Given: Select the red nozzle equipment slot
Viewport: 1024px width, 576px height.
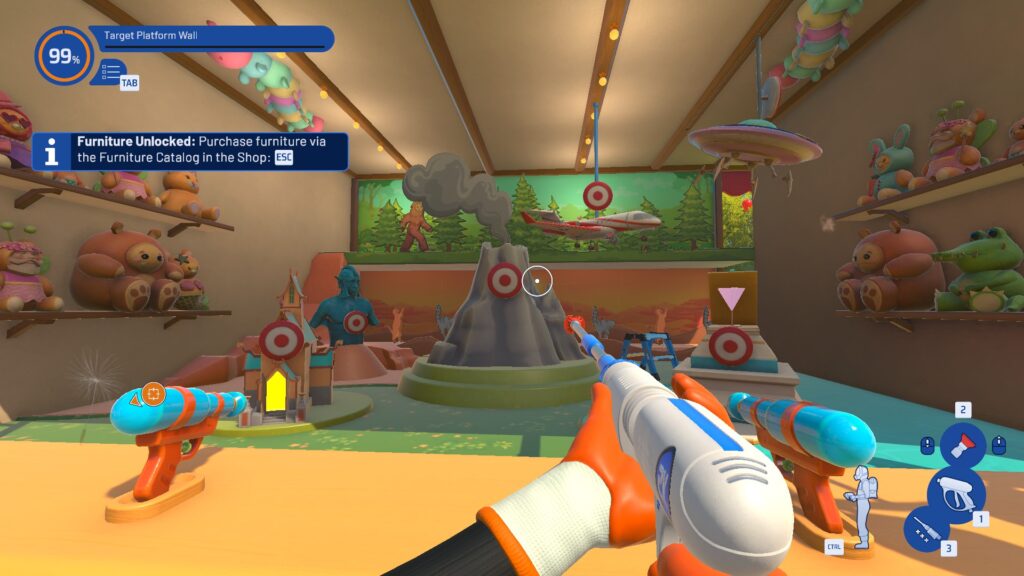Looking at the screenshot, I should [962, 444].
